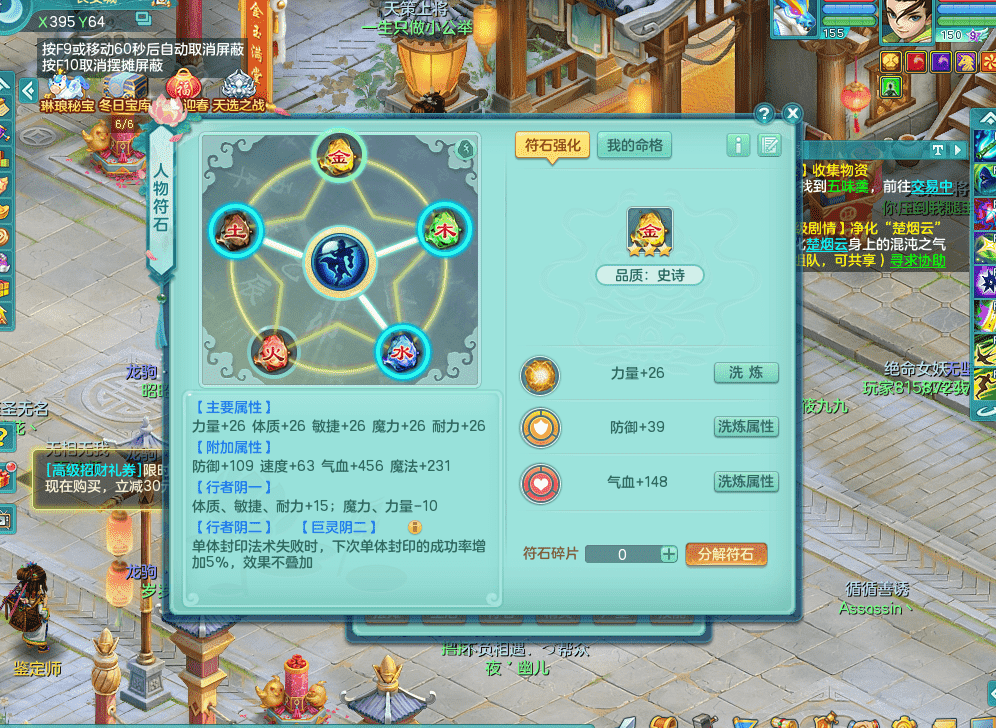
Task: Open the edit notes icon button
Action: [x=769, y=146]
